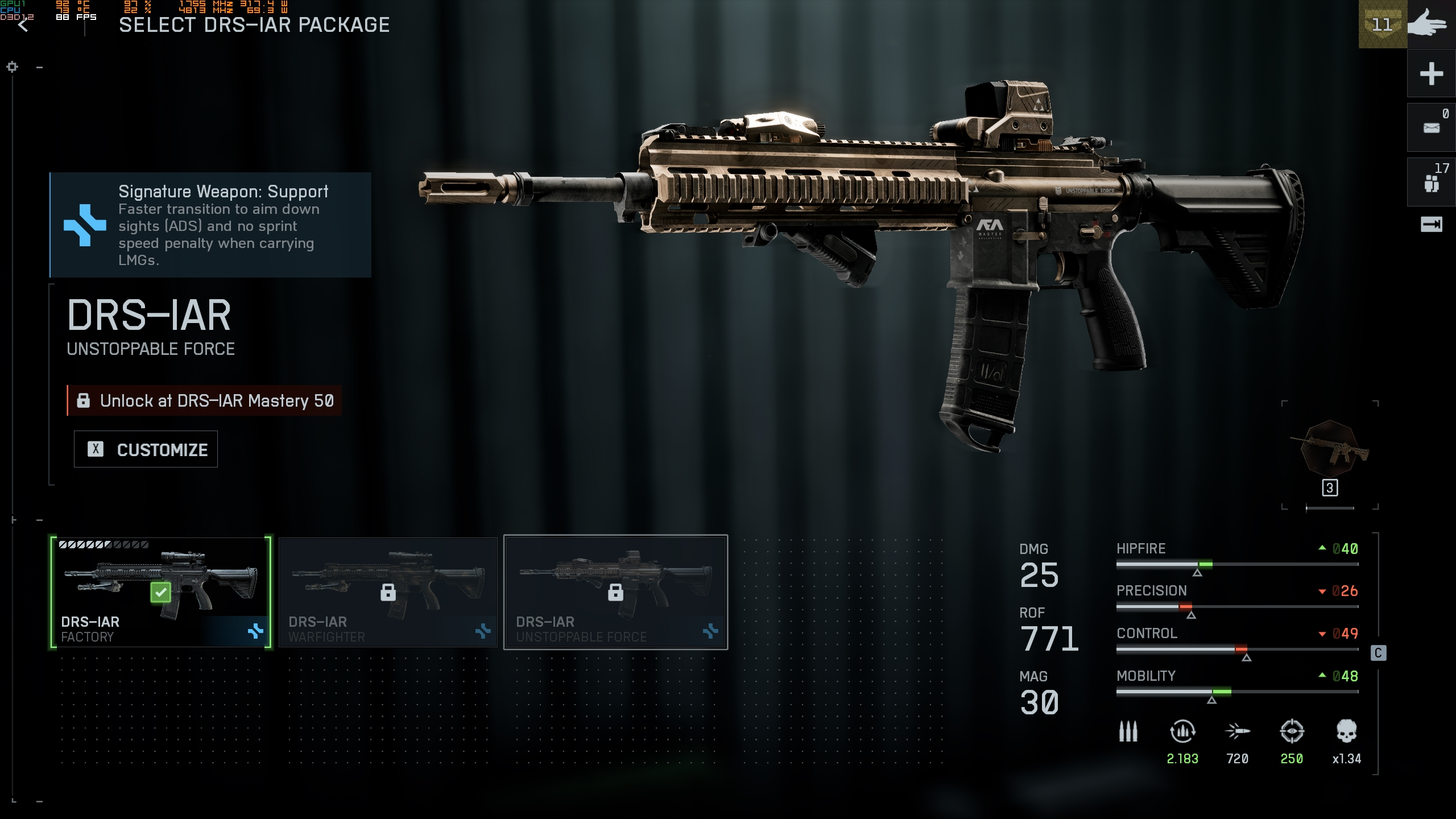The width and height of the screenshot is (1456, 819).
Task: Open the CUSTOMIZE weapon option
Action: click(146, 449)
